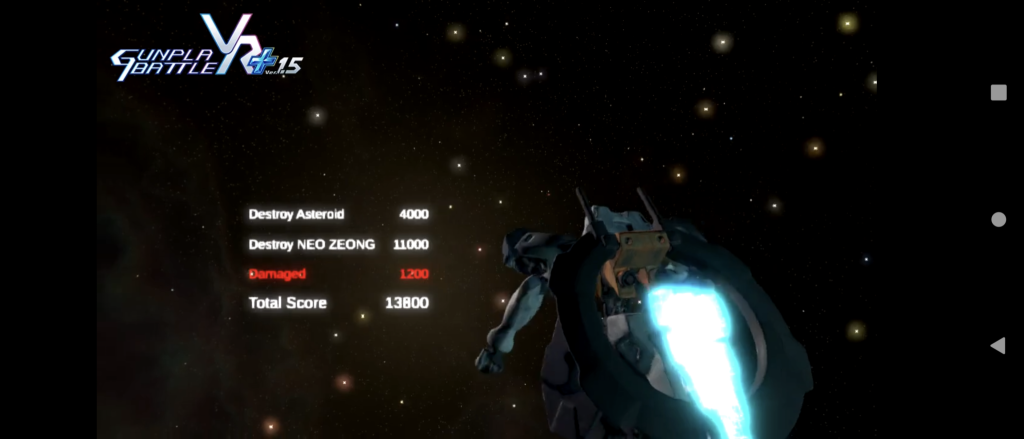Image resolution: width=1024 pixels, height=439 pixels.
Task: Tap the Android back triangle button
Action: pos(997,345)
